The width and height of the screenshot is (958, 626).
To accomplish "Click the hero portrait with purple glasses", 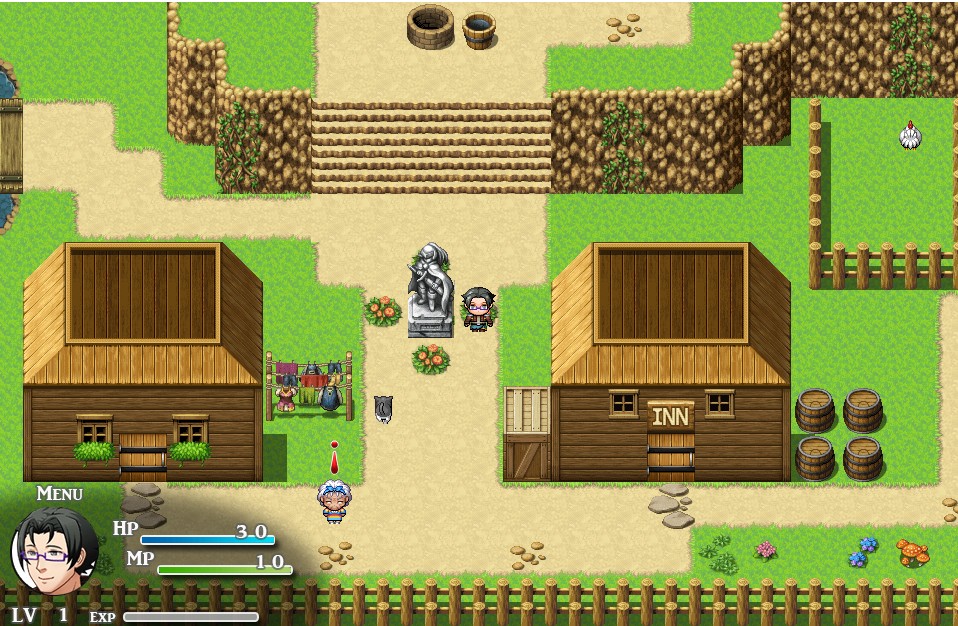I will [x=53, y=551].
